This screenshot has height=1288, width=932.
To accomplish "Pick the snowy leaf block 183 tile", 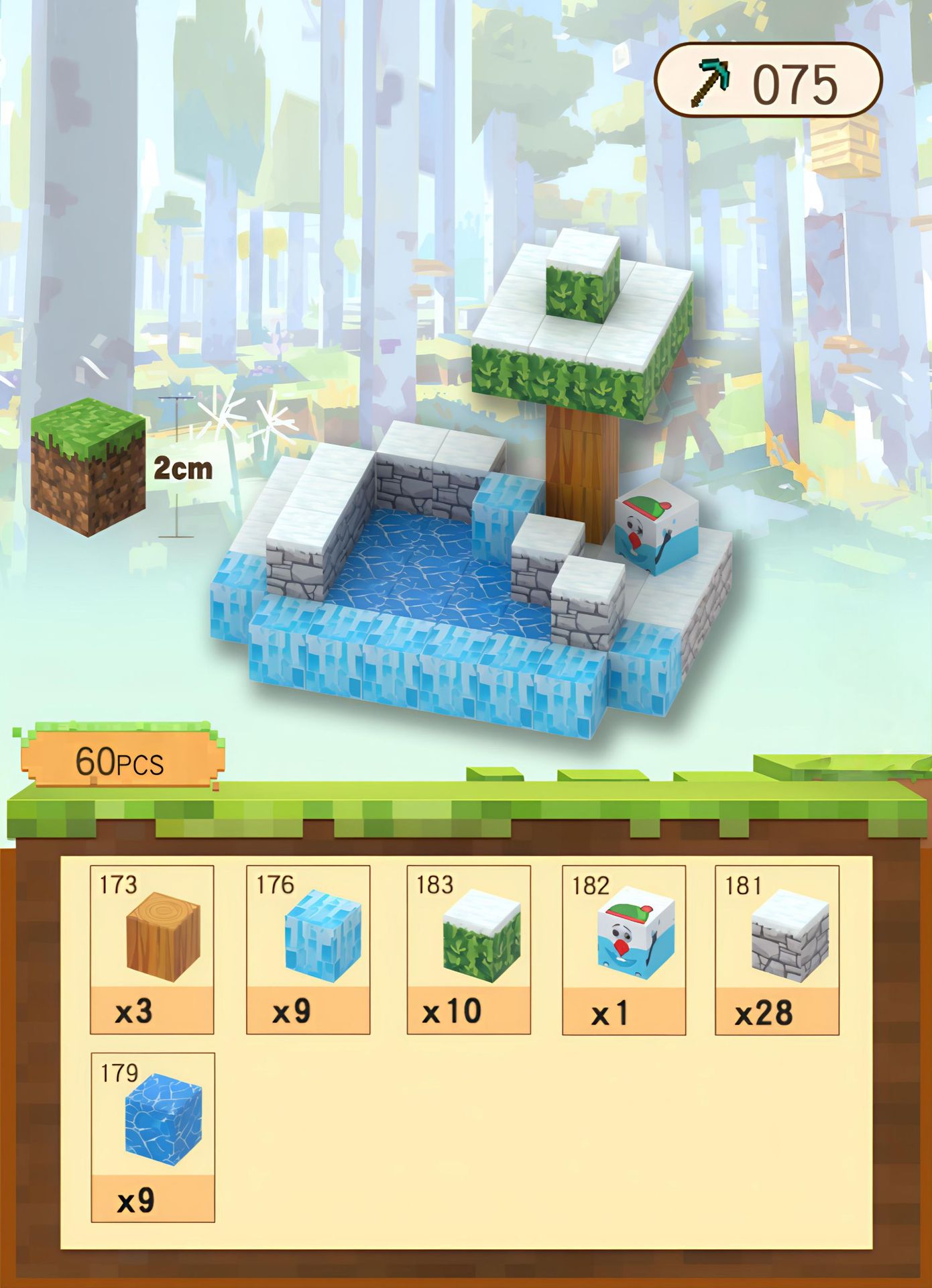I will pos(469,949).
